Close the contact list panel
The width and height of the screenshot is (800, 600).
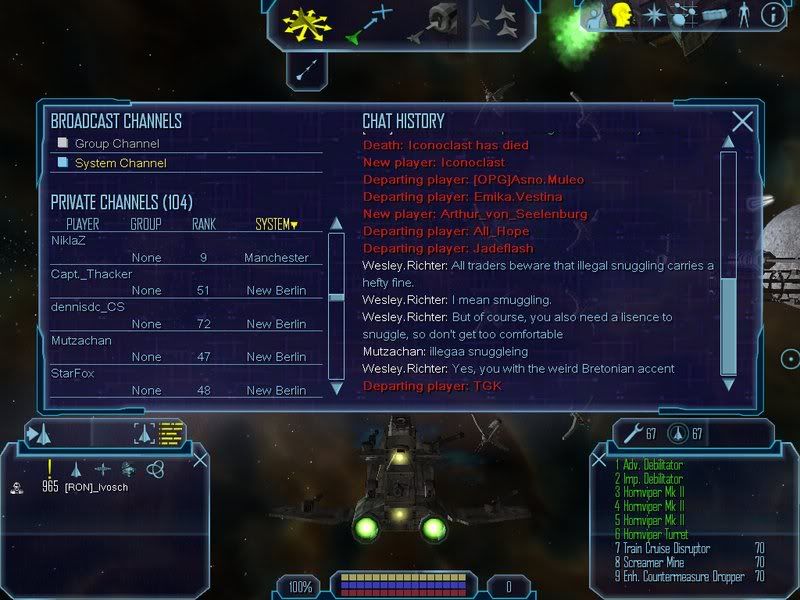pyautogui.click(x=200, y=459)
